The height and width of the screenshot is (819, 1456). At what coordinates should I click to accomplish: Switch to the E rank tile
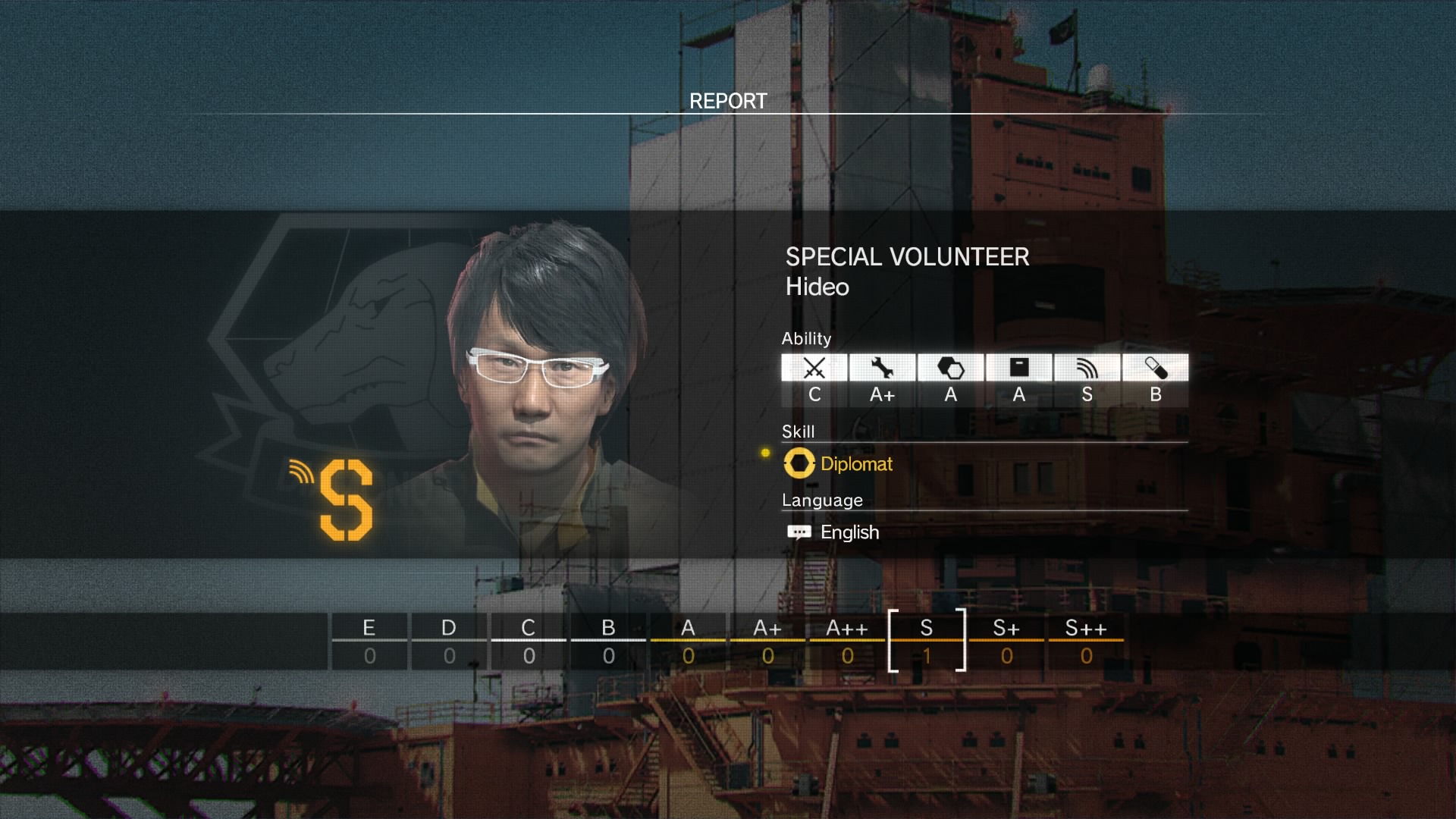(x=369, y=642)
